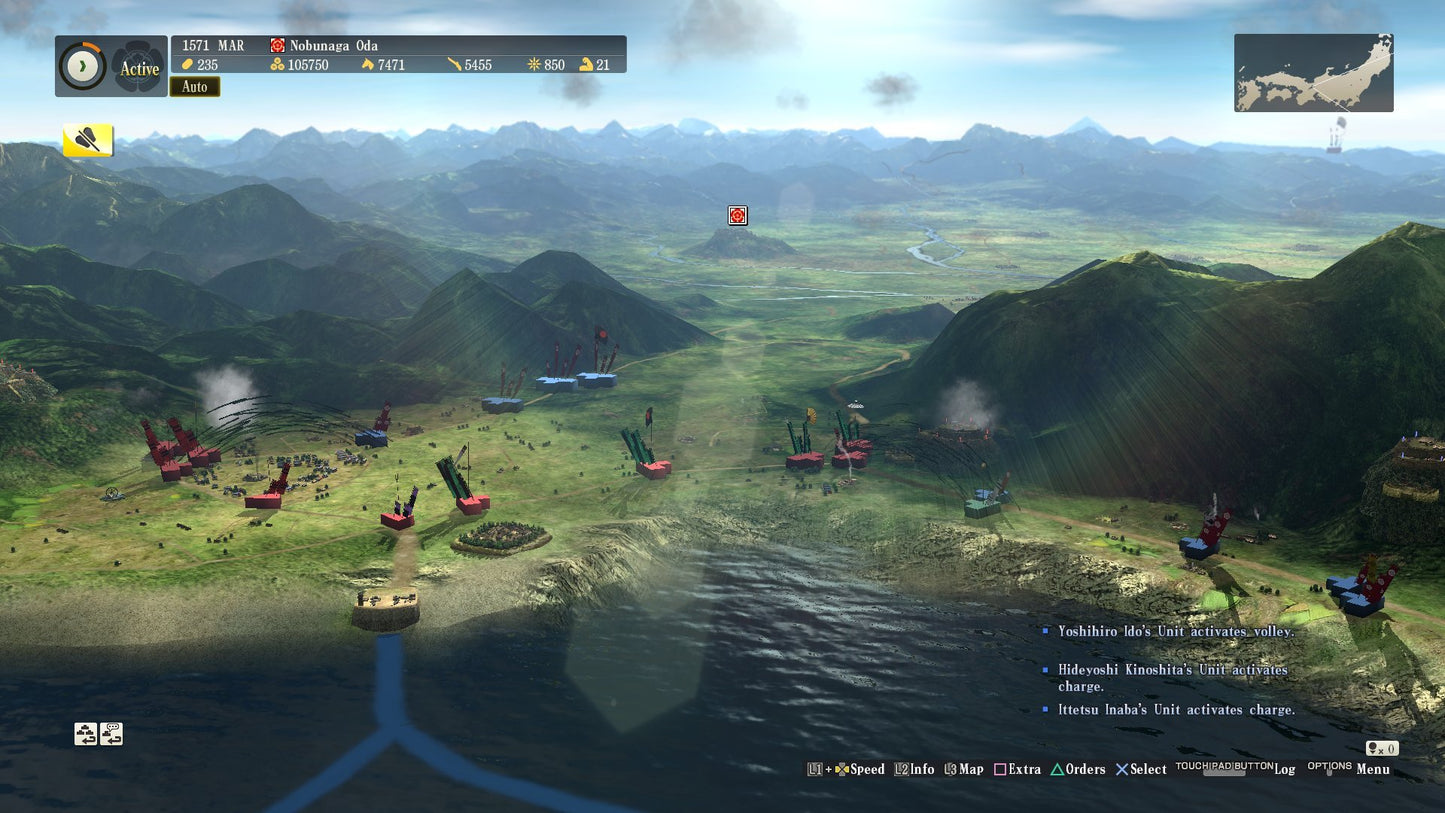Click the firearms icon showing 5455
The height and width of the screenshot is (813, 1445).
tap(456, 64)
